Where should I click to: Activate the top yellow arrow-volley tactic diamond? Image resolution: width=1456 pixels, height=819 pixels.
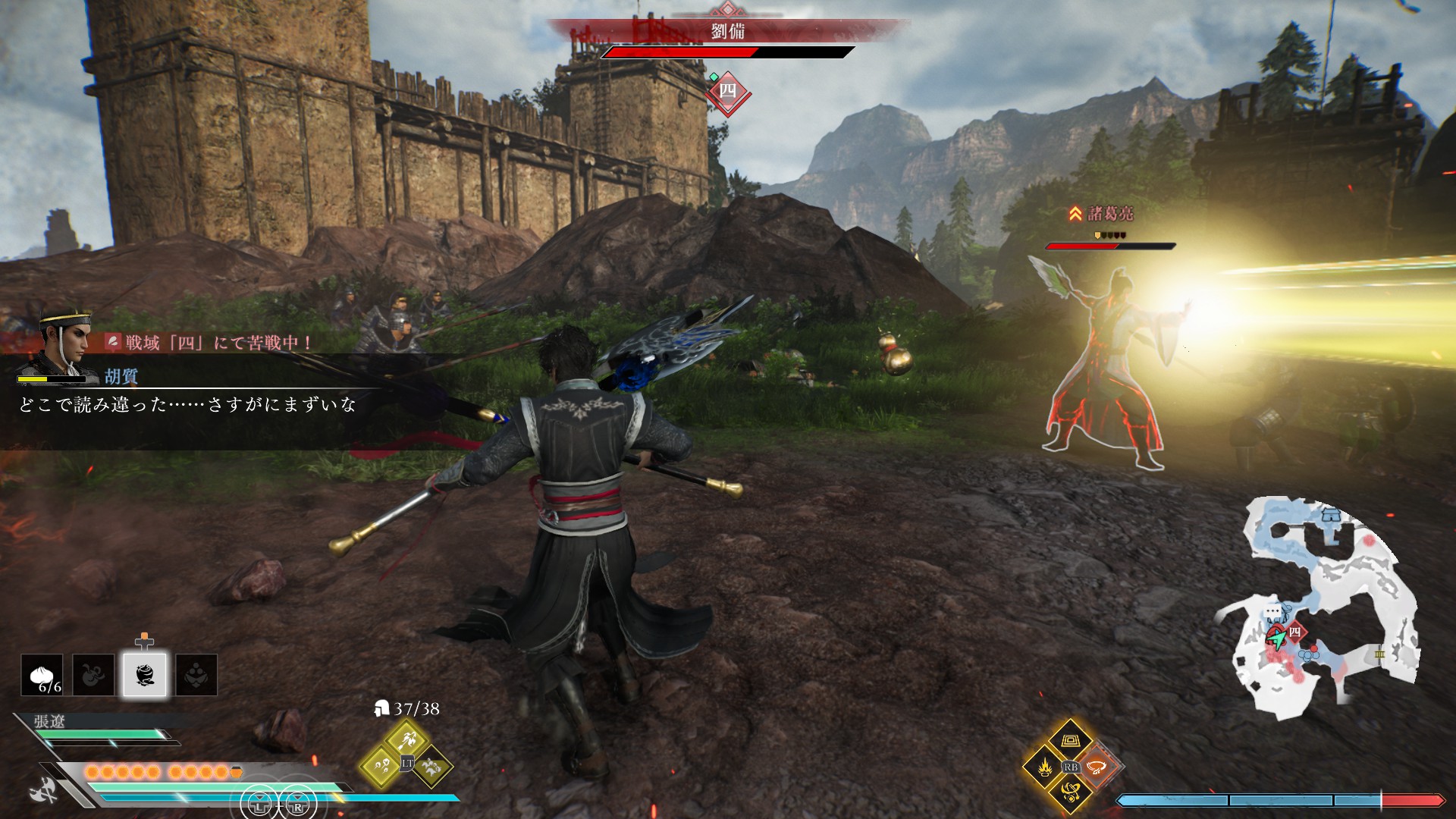406,738
